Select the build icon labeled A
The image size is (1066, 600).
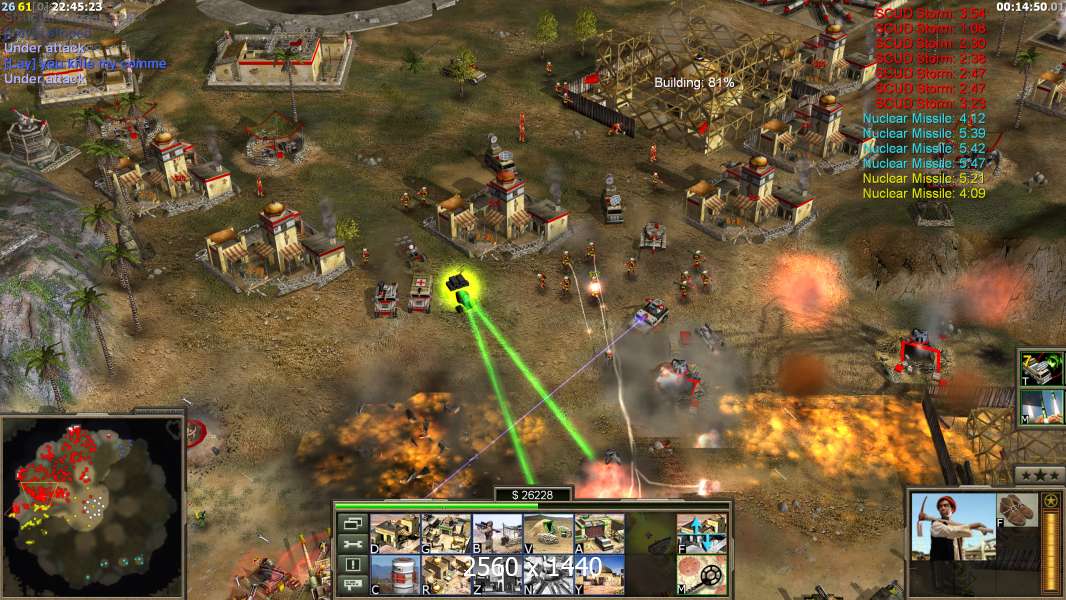pyautogui.click(x=599, y=533)
